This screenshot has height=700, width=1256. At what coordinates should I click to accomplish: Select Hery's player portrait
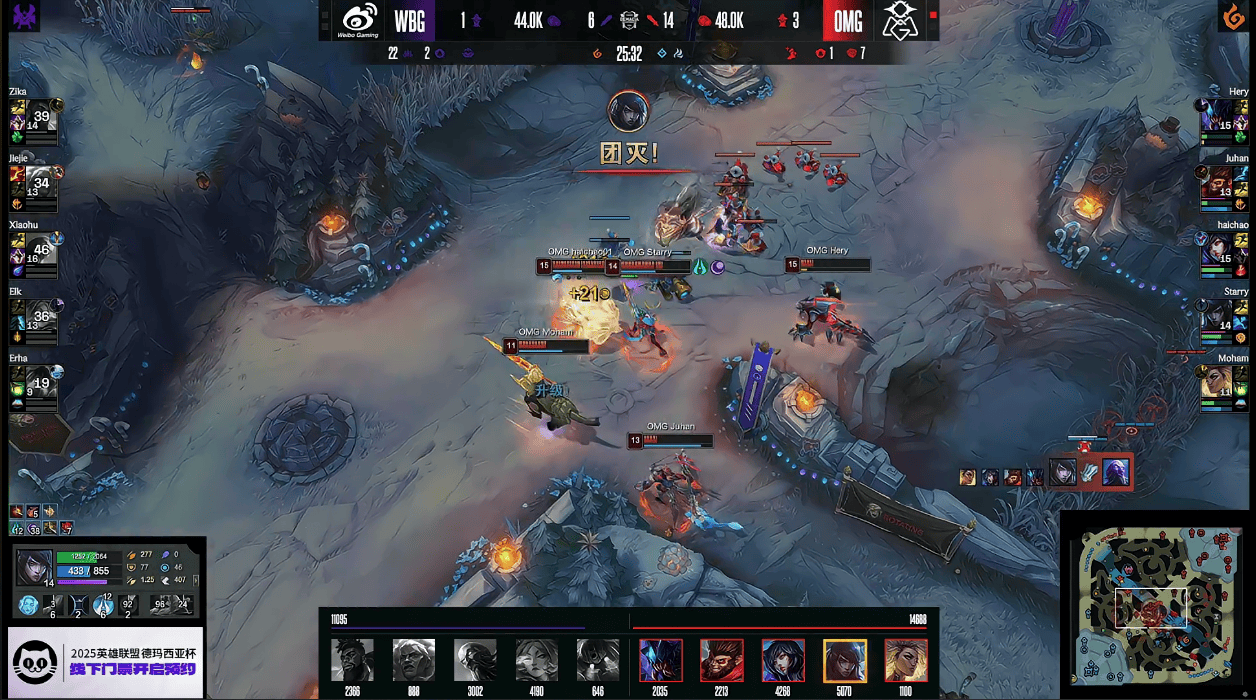1218,117
